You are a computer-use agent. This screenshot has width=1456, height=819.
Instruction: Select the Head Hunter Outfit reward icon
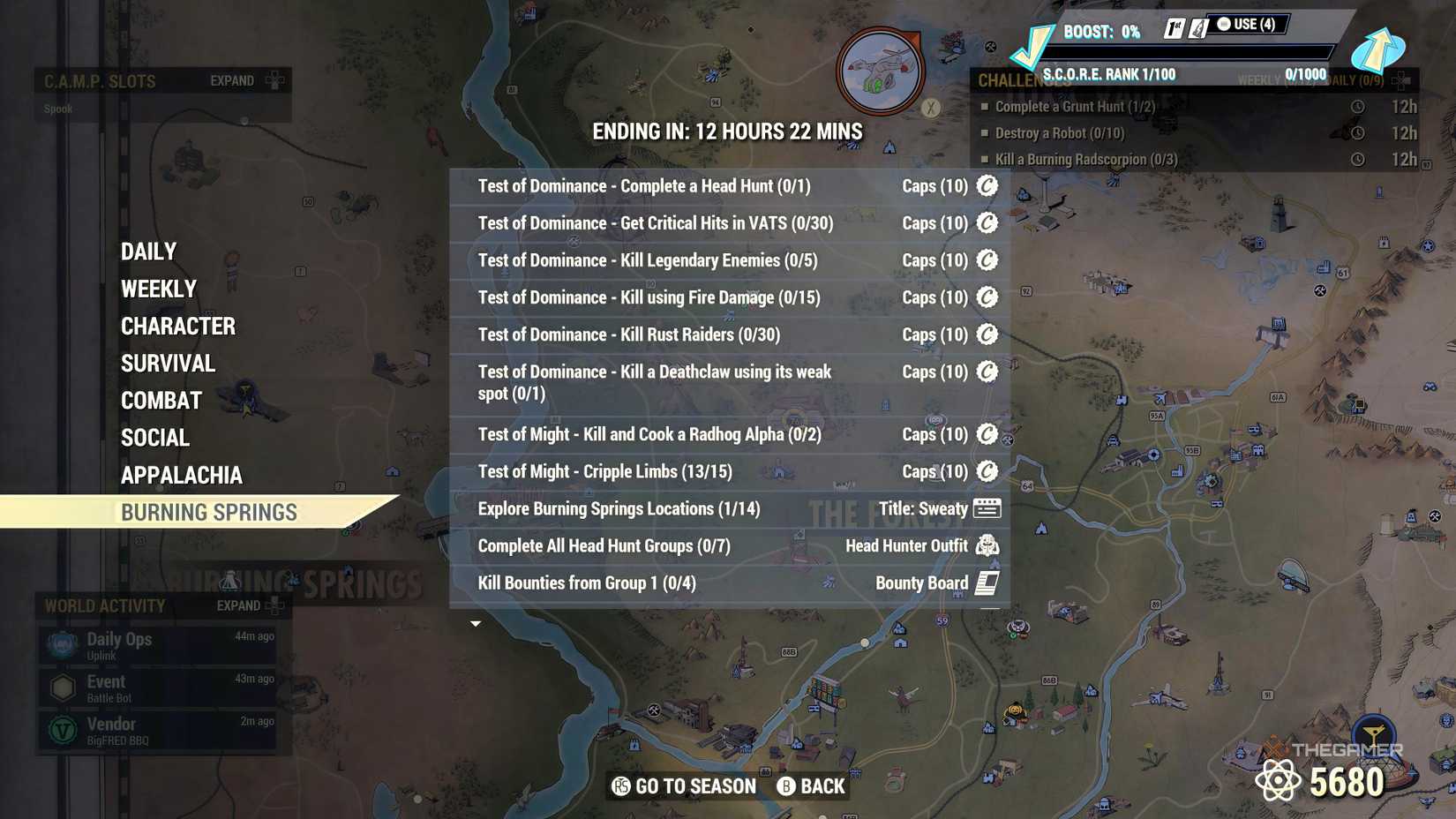tap(987, 545)
